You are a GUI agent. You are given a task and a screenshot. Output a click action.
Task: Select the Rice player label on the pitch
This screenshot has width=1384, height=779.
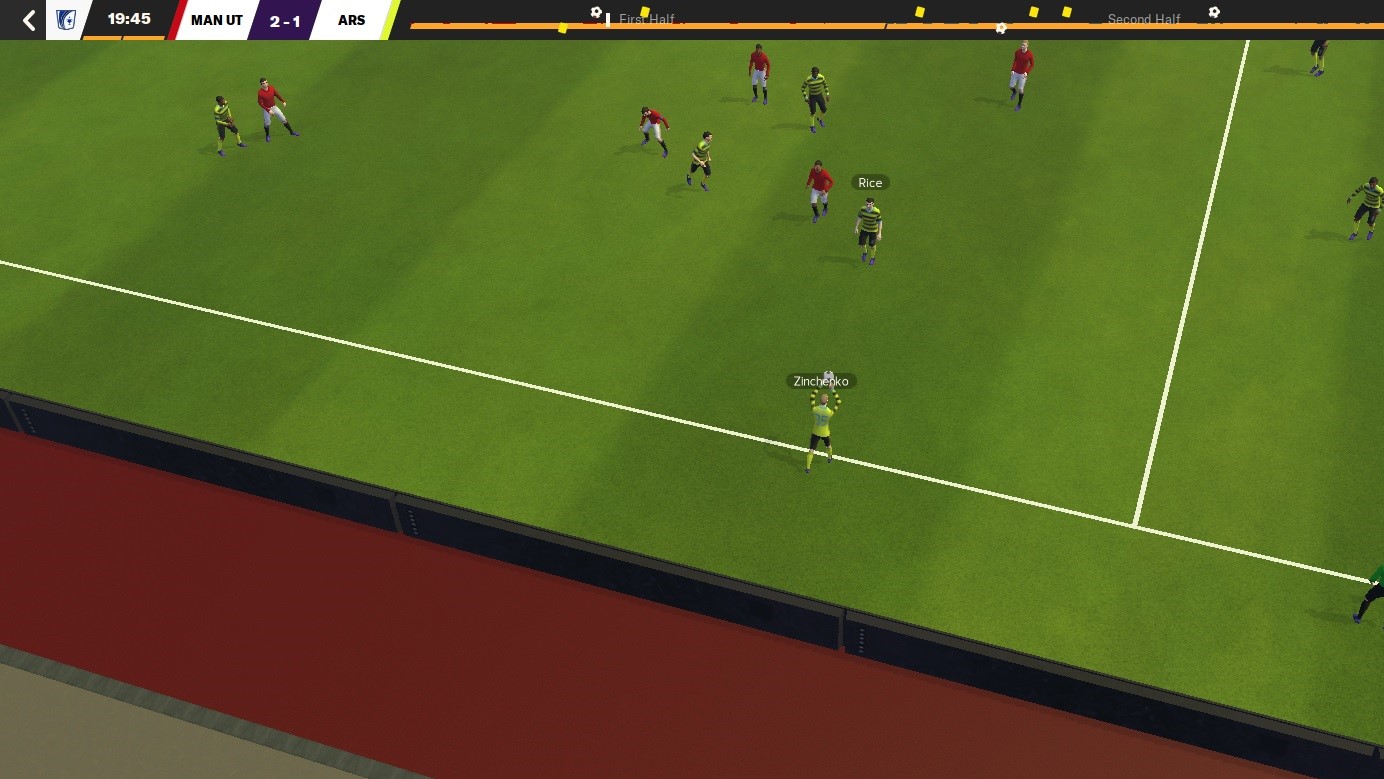click(869, 182)
